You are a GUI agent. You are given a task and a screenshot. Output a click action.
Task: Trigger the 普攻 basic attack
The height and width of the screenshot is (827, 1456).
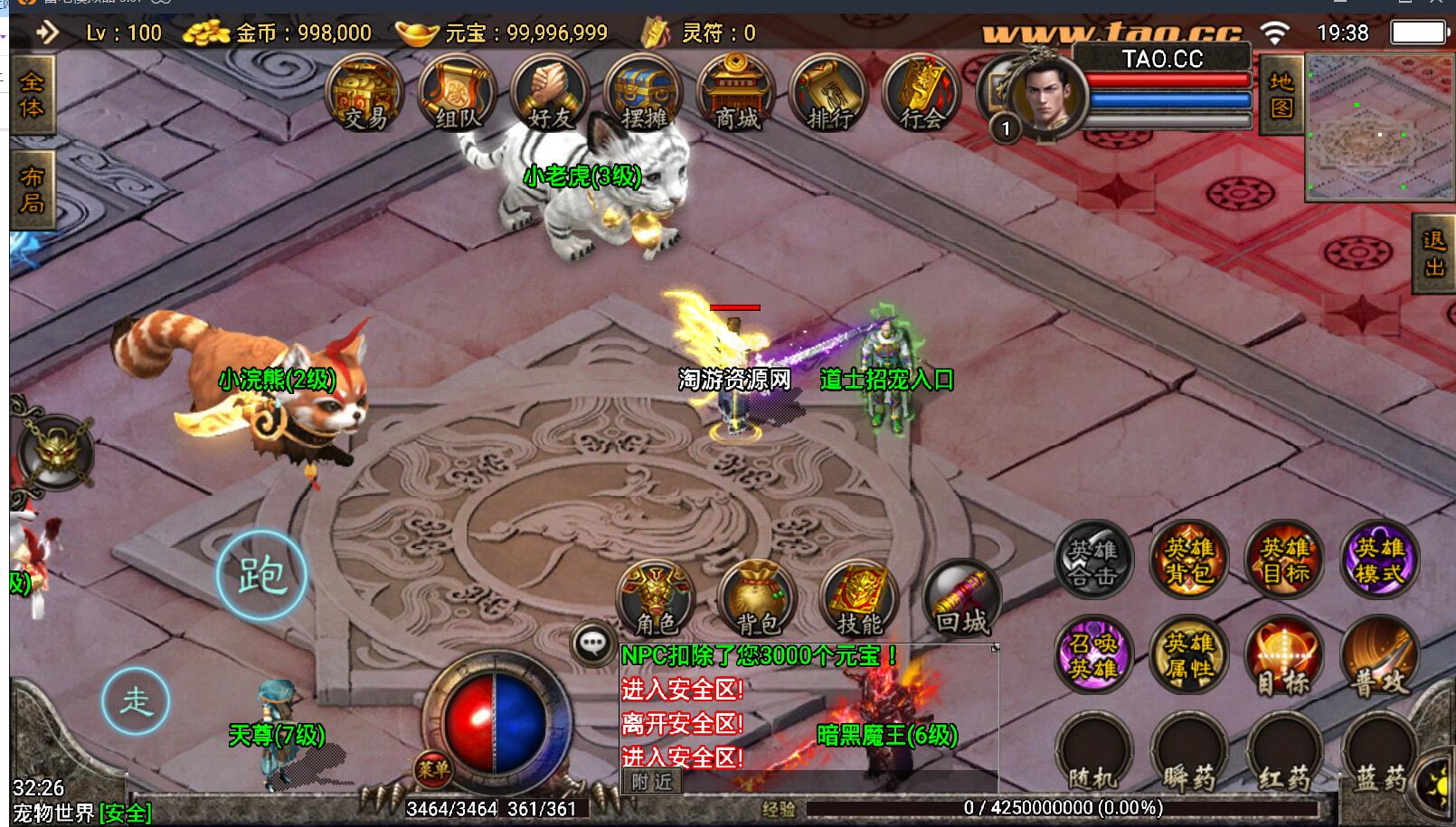tap(1380, 657)
